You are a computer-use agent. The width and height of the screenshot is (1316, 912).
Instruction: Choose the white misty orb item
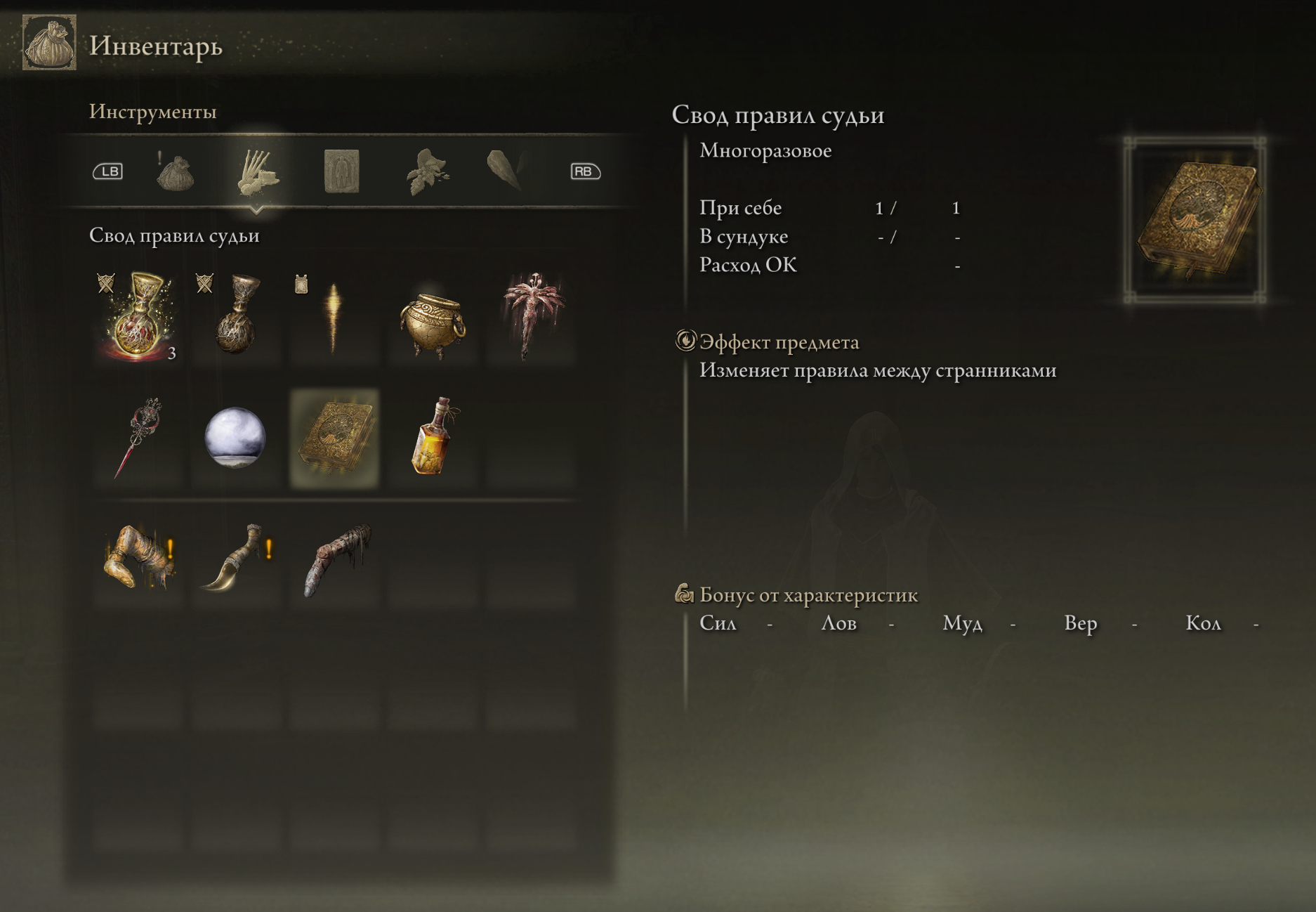coord(235,437)
